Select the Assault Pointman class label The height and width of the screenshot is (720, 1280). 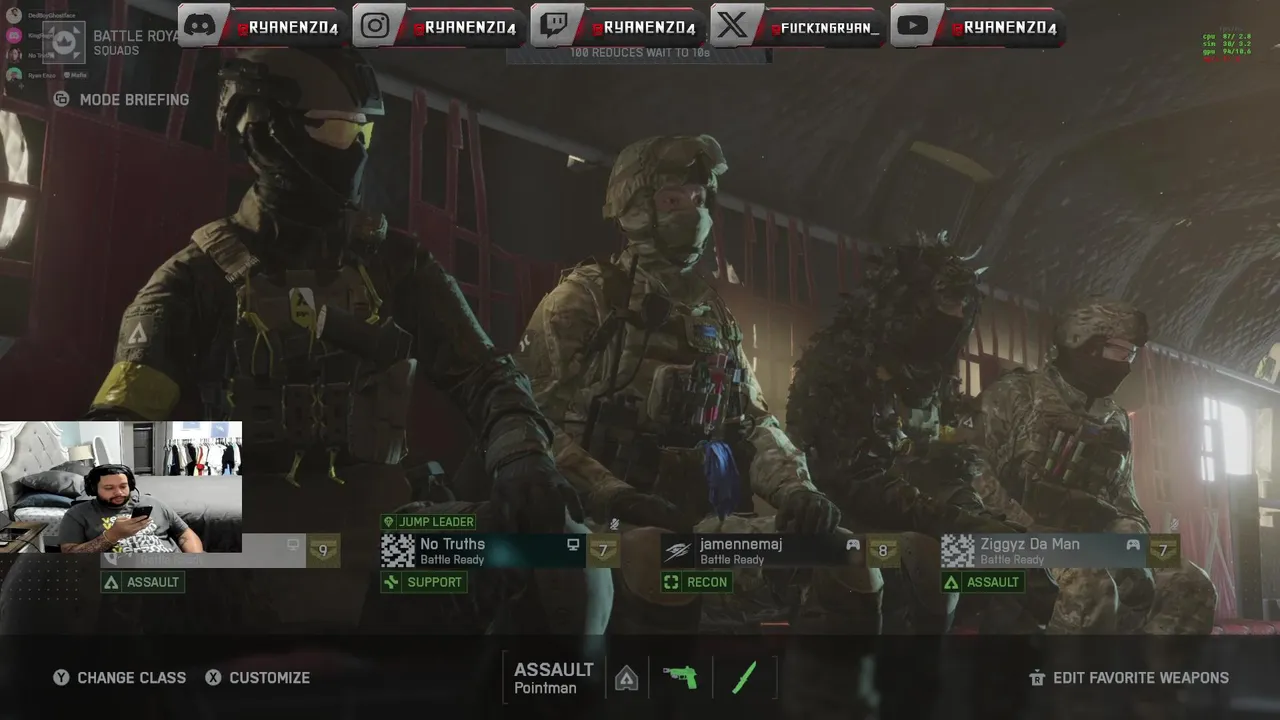pos(554,677)
